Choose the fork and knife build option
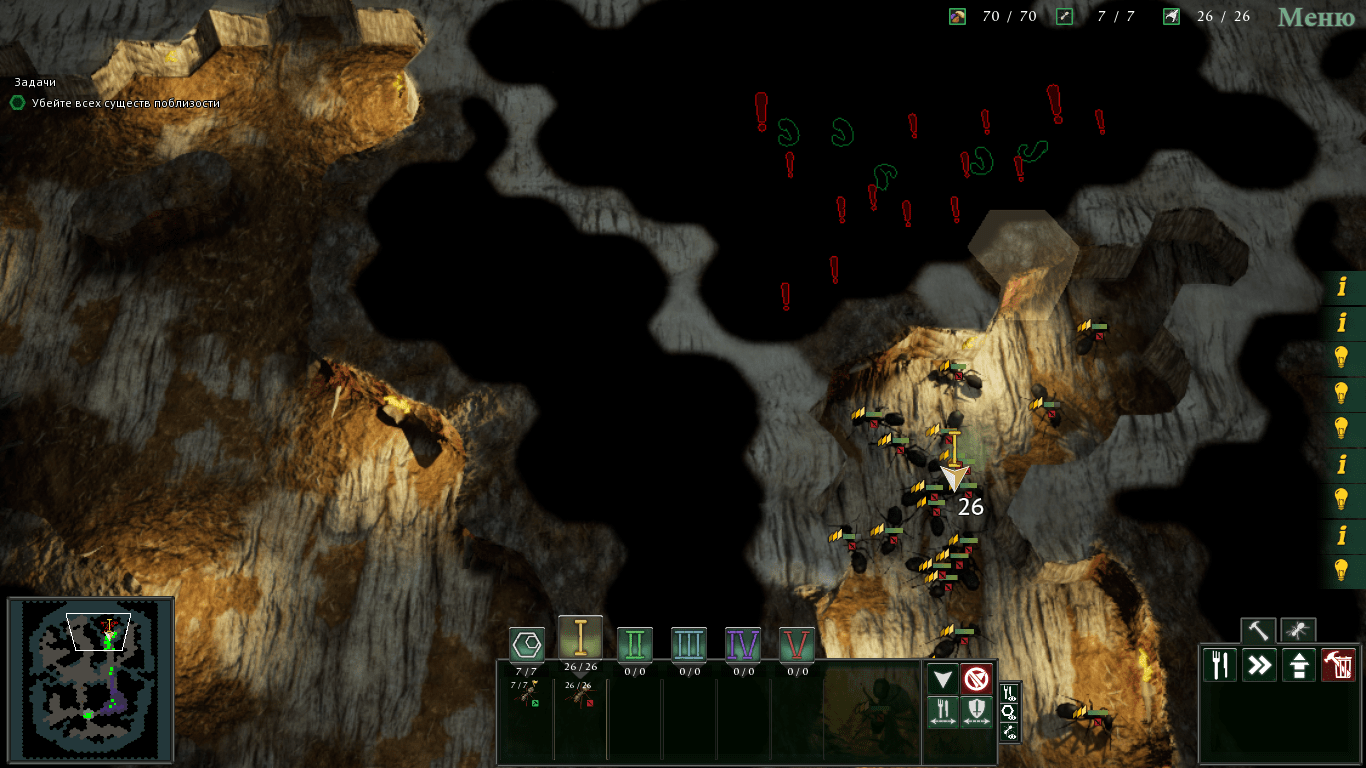Viewport: 1366px width, 768px height. coord(1220,665)
